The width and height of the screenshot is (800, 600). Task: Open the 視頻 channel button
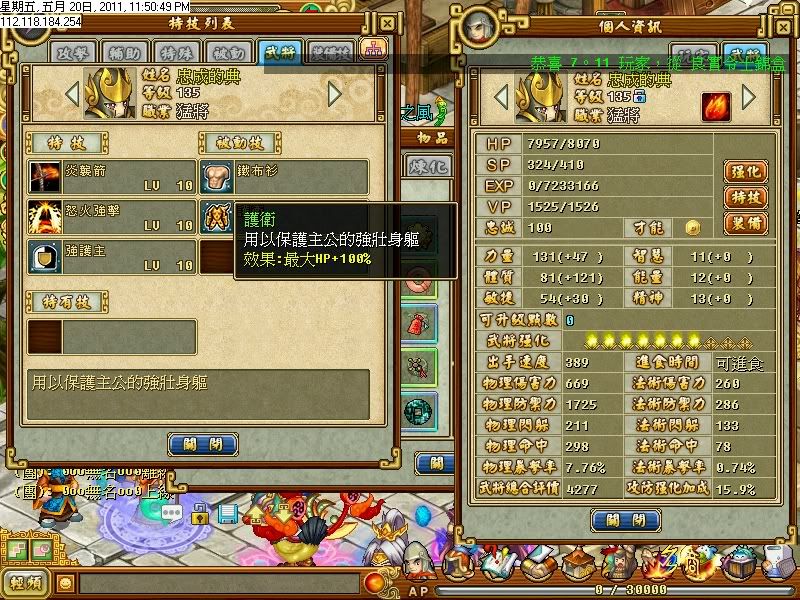[x=25, y=583]
